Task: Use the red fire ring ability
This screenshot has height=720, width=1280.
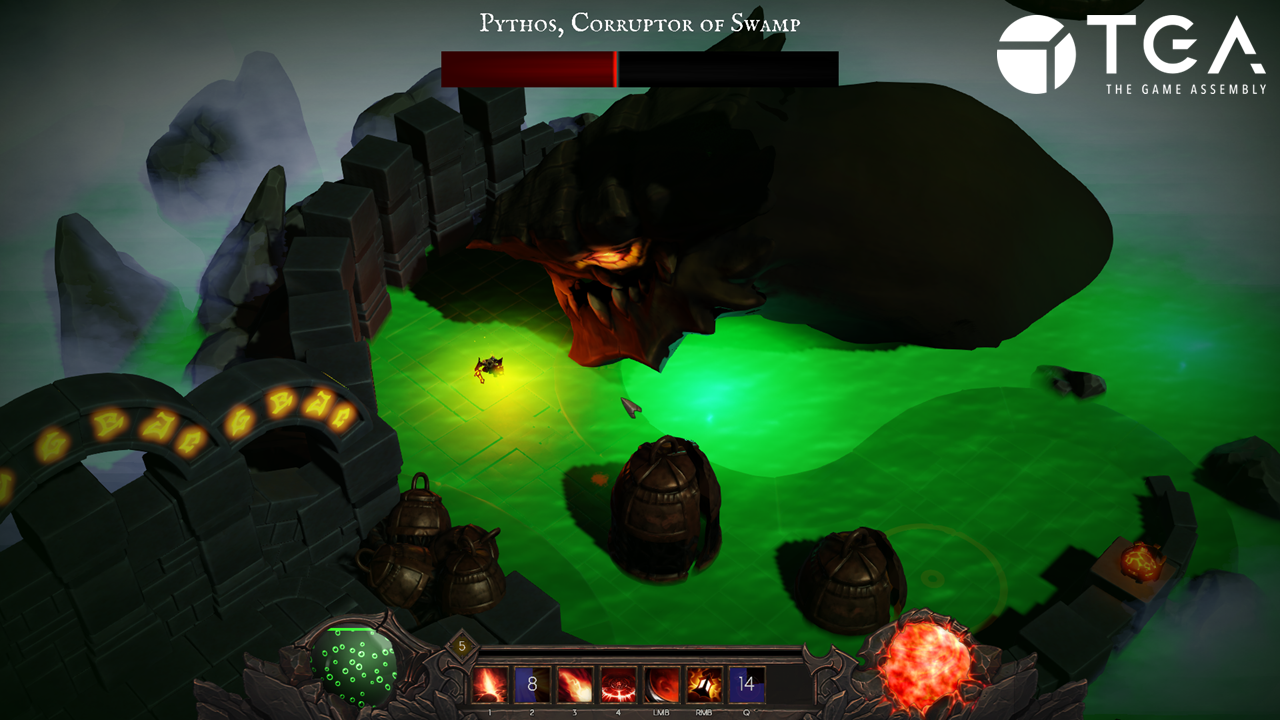Action: click(619, 685)
